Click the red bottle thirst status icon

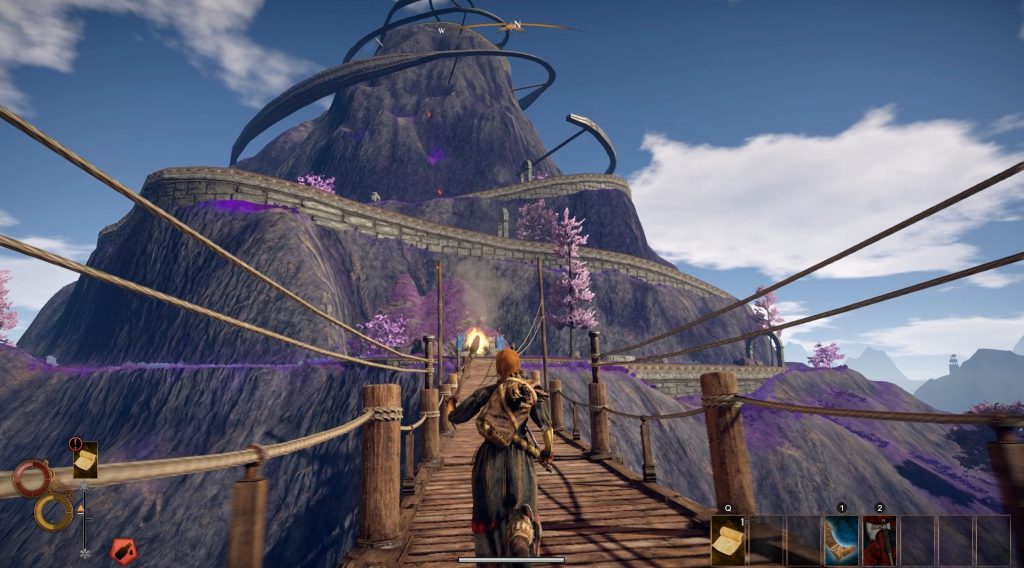pos(123,550)
